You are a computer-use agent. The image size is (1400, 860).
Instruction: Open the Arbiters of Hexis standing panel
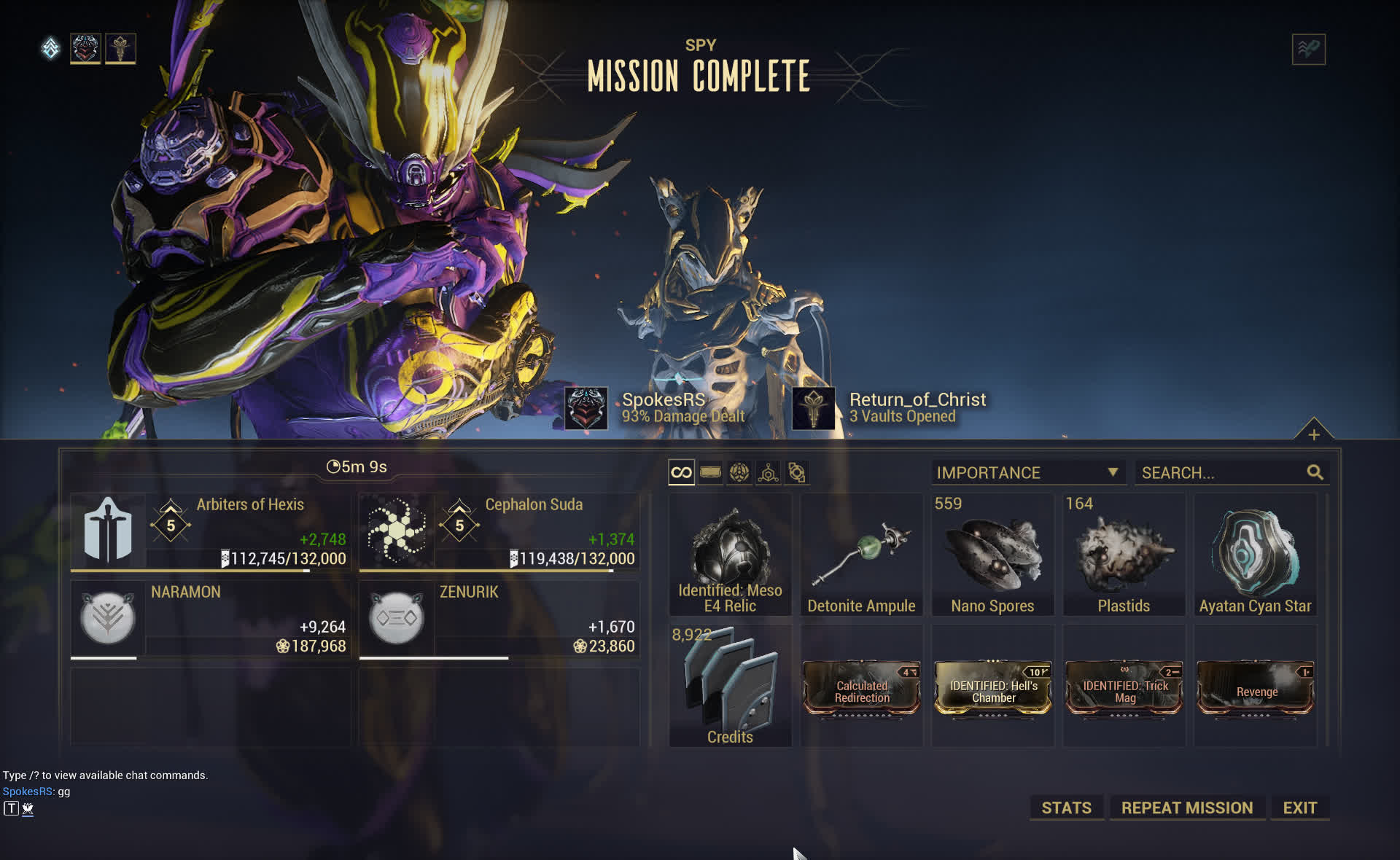(x=210, y=532)
